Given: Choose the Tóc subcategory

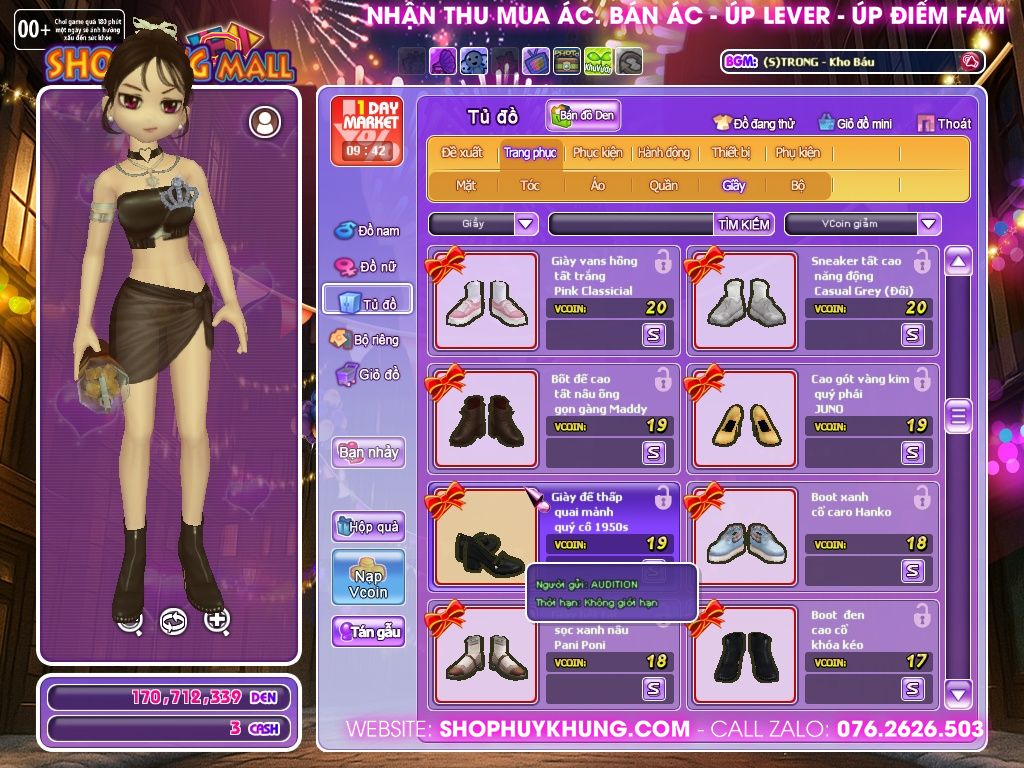Looking at the screenshot, I should coord(530,185).
